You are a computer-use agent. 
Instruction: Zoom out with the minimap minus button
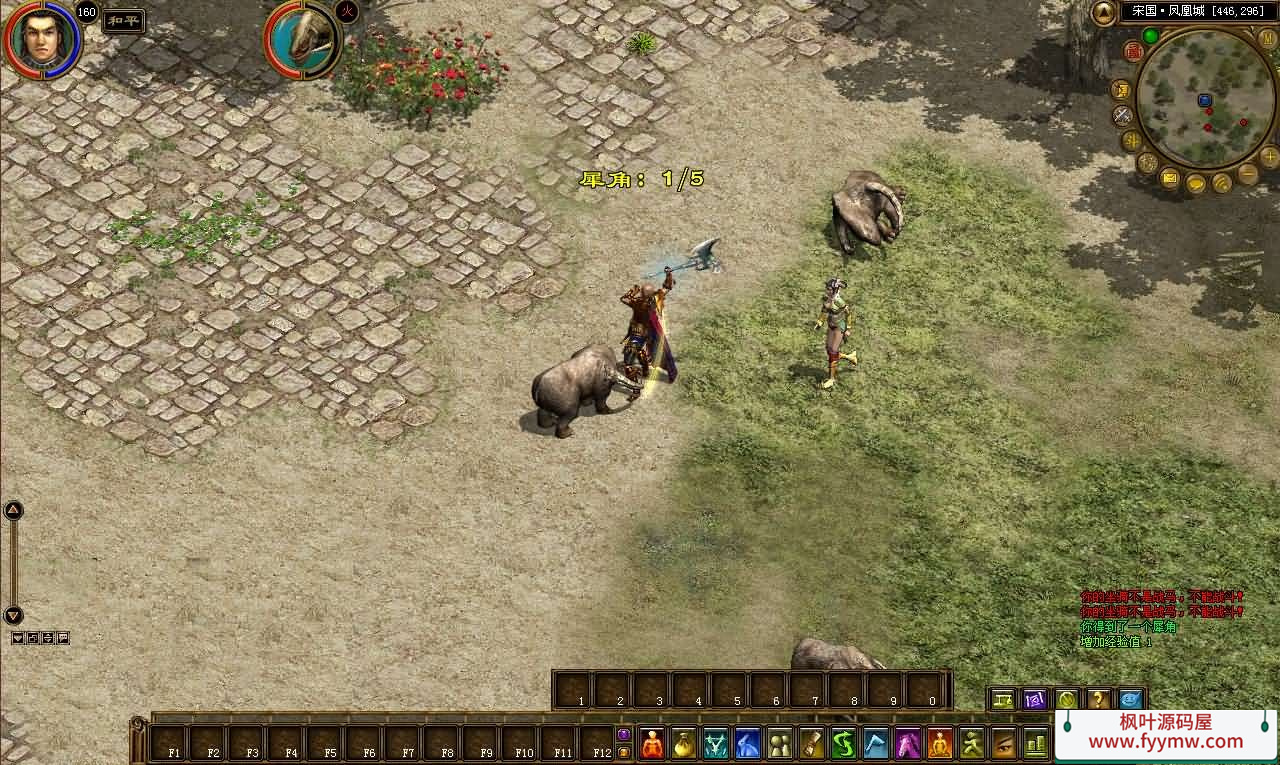coord(1248,173)
